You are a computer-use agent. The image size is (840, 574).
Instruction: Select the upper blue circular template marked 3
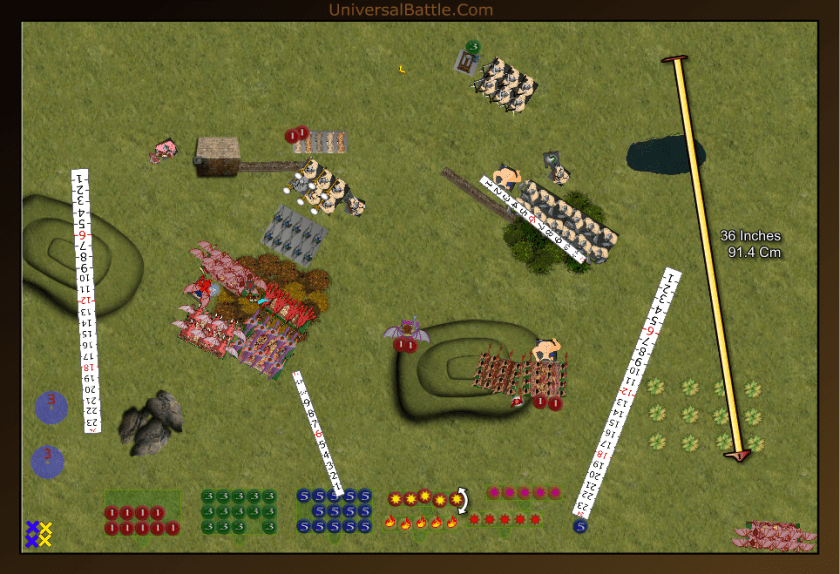coord(51,405)
